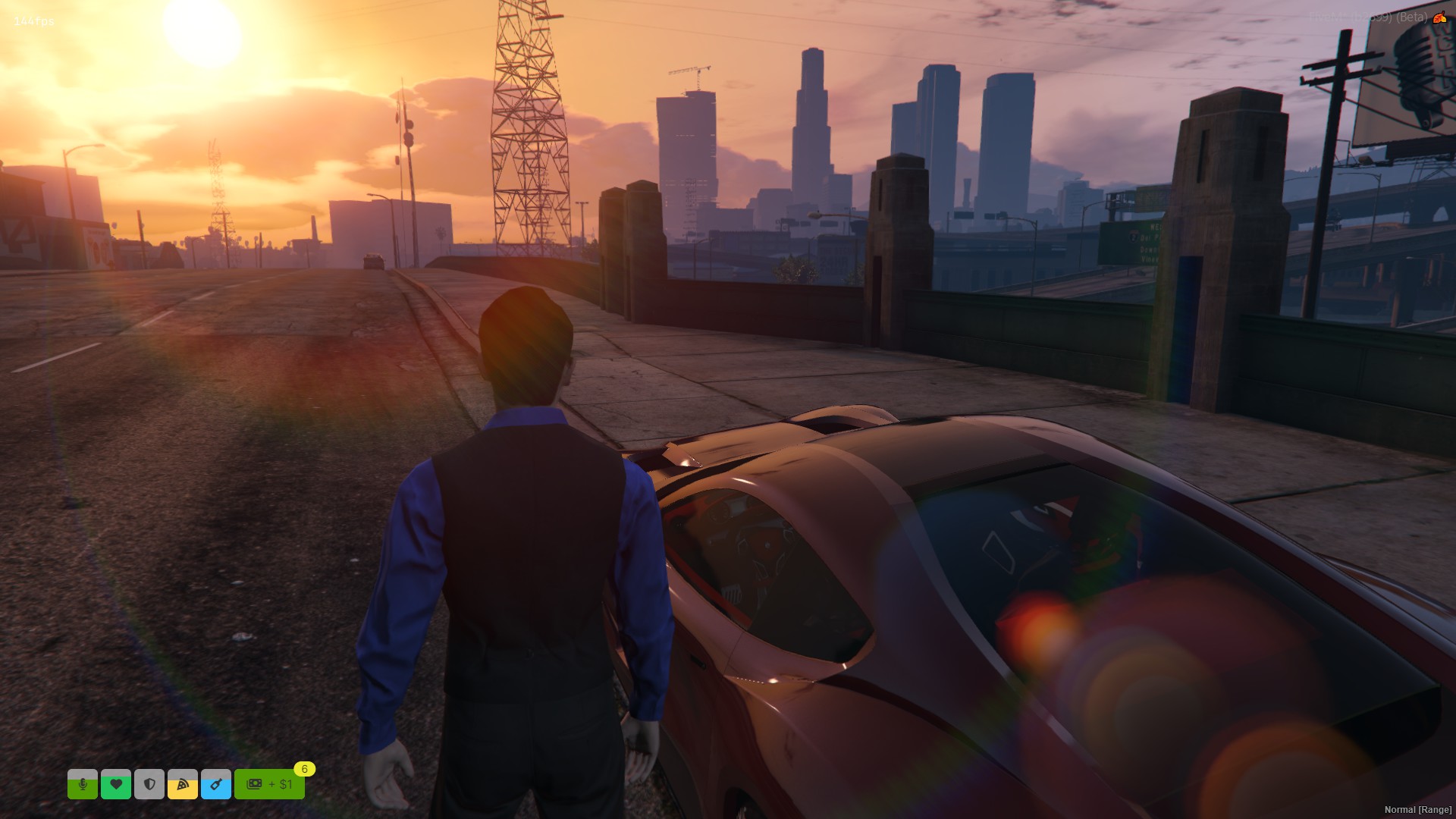
Task: Click the microphone voice indicator icon
Action: tap(83, 784)
